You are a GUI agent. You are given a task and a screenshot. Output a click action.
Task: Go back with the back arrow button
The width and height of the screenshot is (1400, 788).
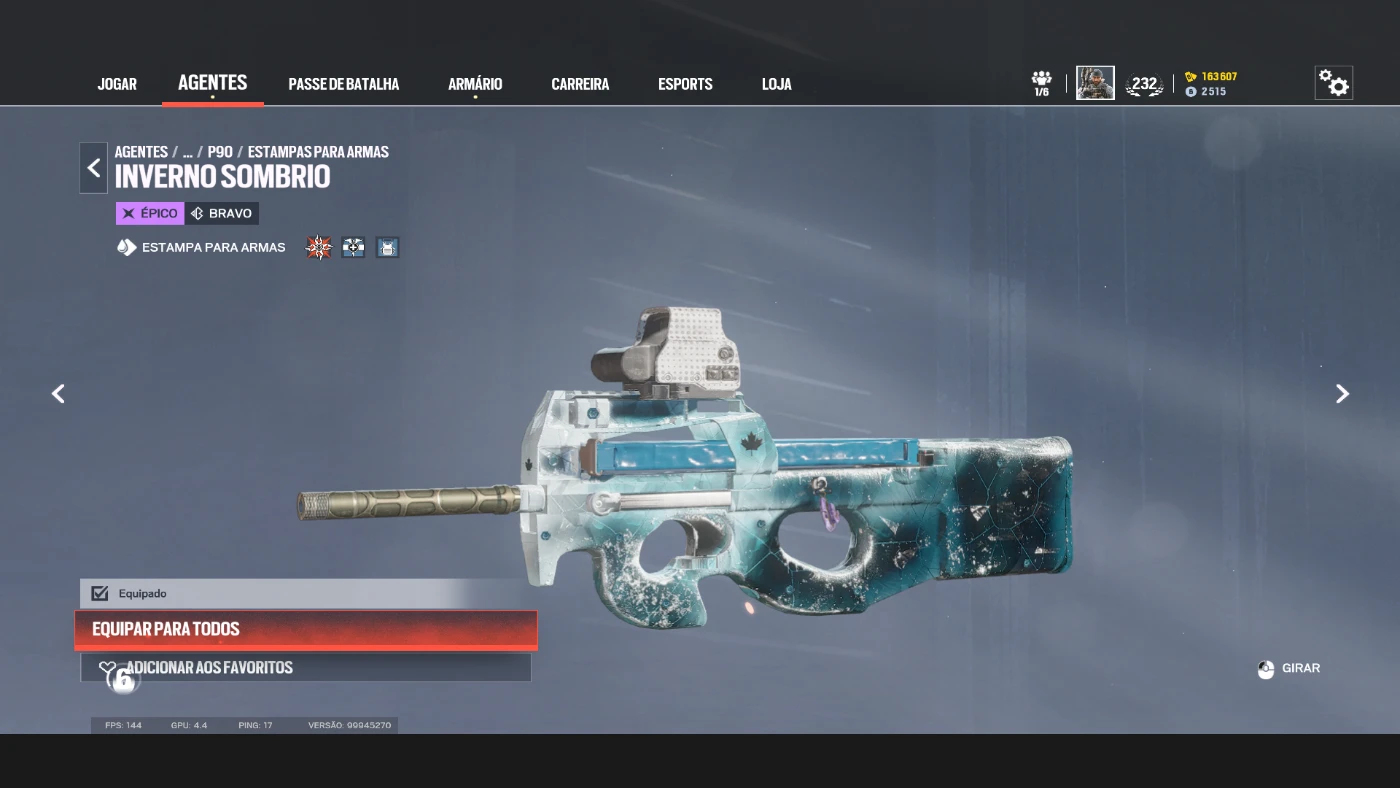94,168
